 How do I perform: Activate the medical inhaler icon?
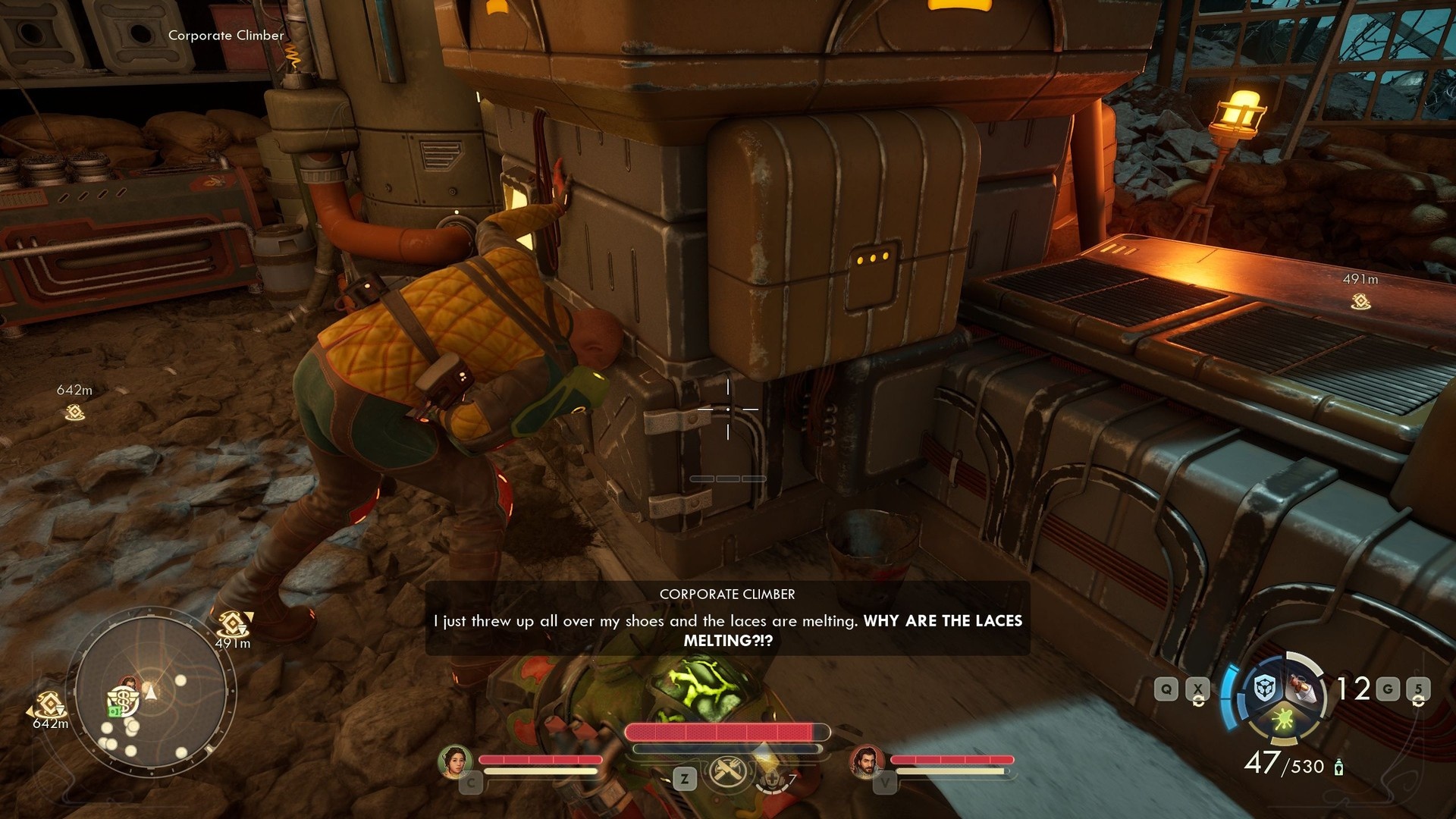pyautogui.click(x=772, y=777)
